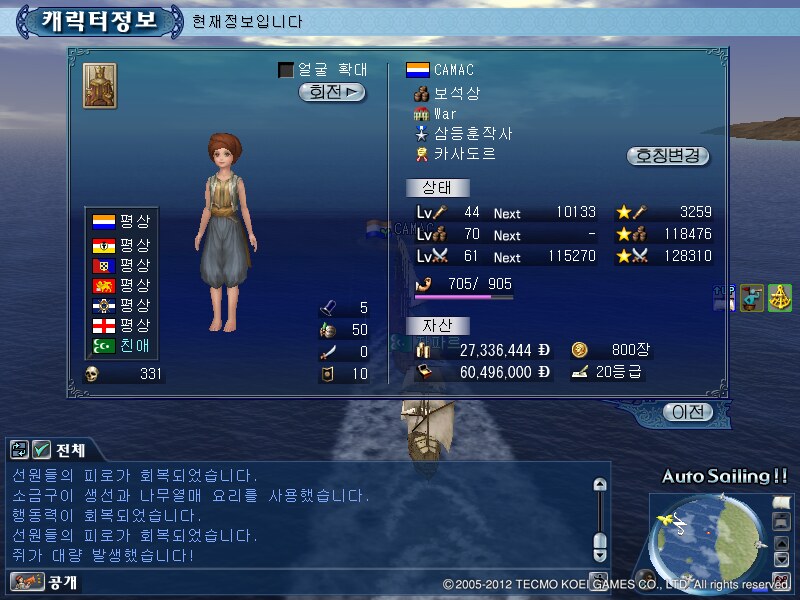Viewport: 800px width, 600px height.
Task: Toggle the 얼굴 확대 face zoom checkbox
Action: 286,70
